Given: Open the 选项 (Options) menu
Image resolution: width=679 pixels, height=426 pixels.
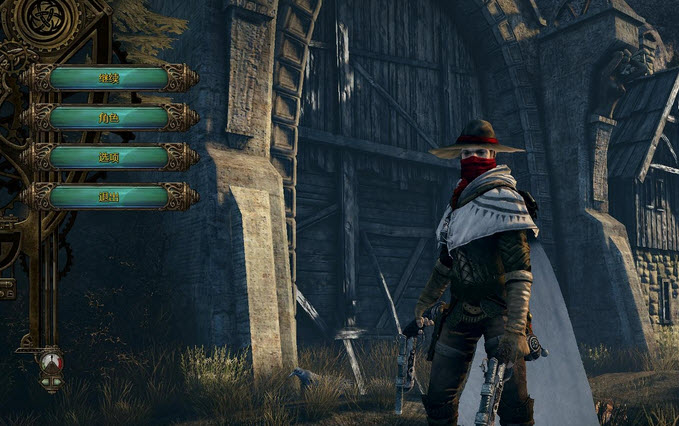Looking at the screenshot, I should coord(109,157).
